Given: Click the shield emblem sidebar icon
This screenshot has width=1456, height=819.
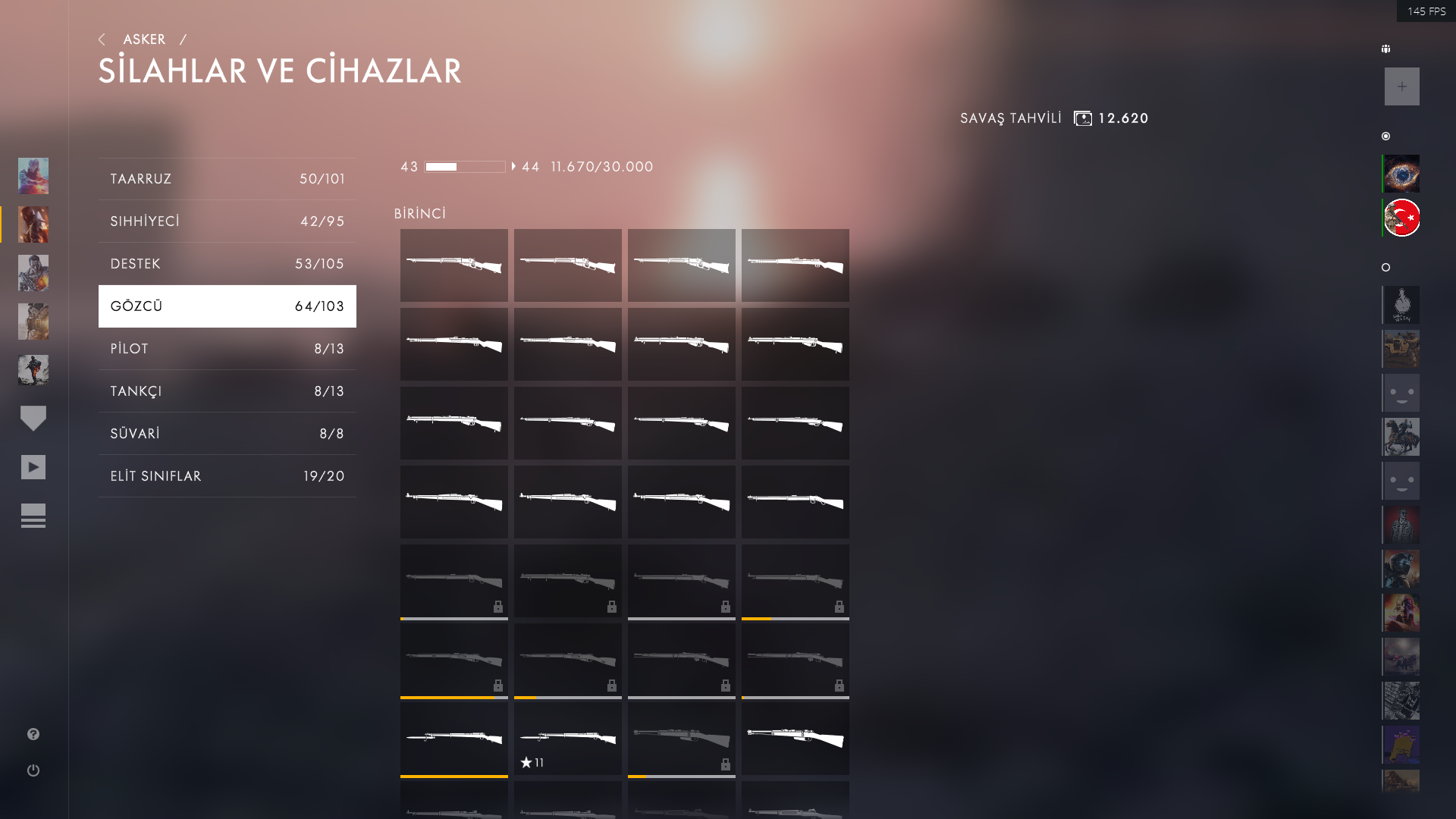Looking at the screenshot, I should click(33, 418).
